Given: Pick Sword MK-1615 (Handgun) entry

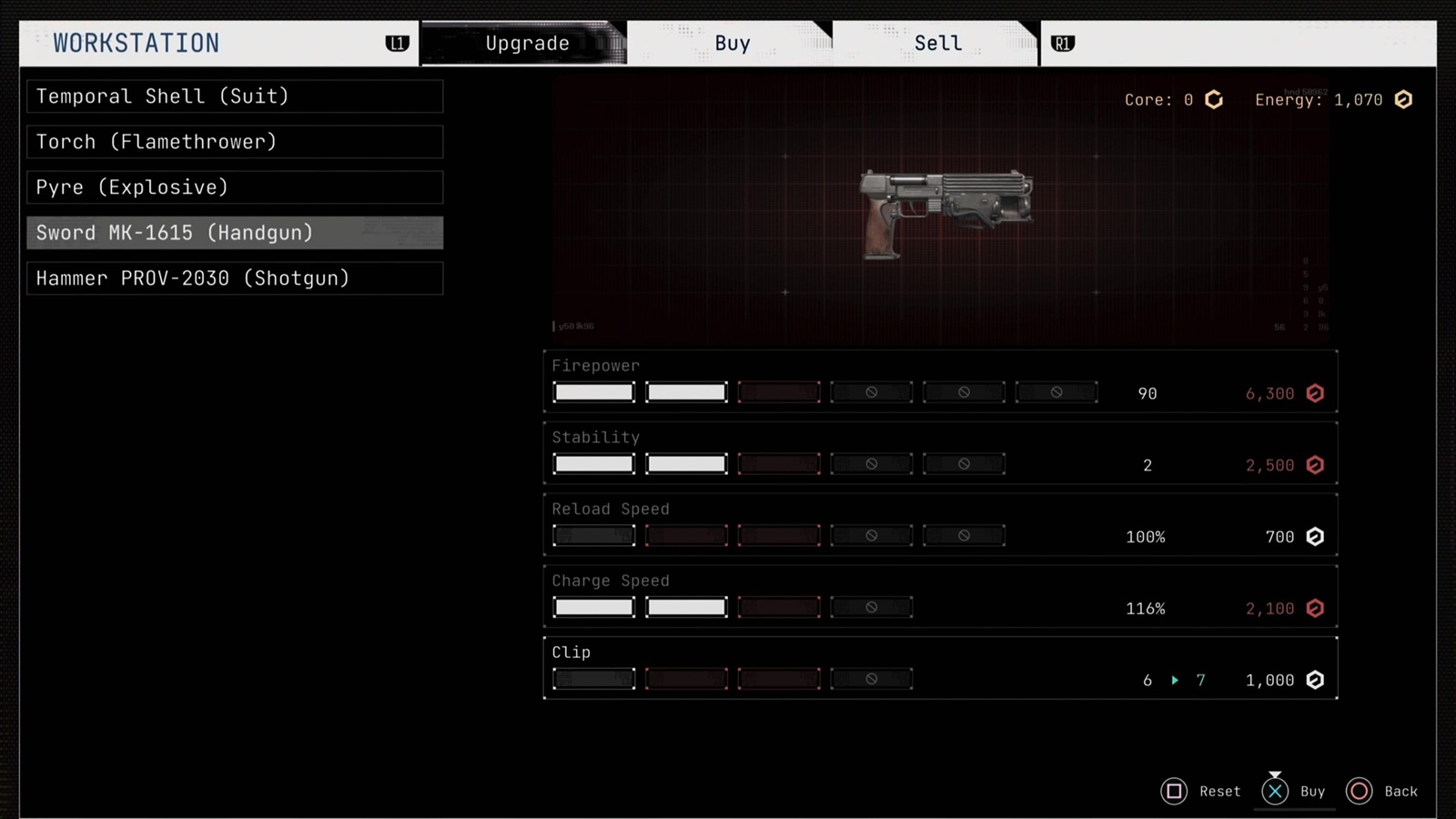Looking at the screenshot, I should point(235,233).
